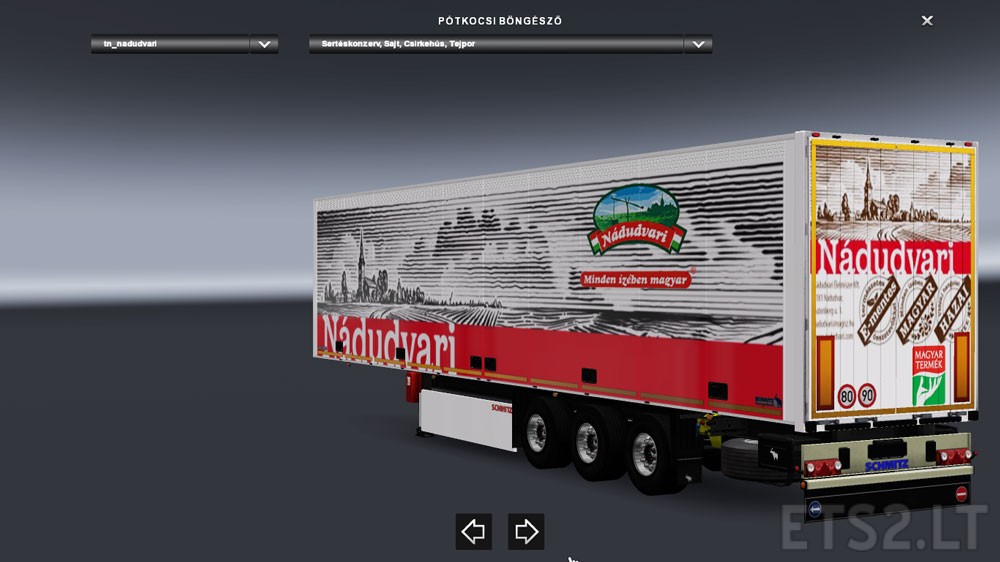Screen dimensions: 1000x562
Task: Close the trailer browser window
Action: click(927, 20)
